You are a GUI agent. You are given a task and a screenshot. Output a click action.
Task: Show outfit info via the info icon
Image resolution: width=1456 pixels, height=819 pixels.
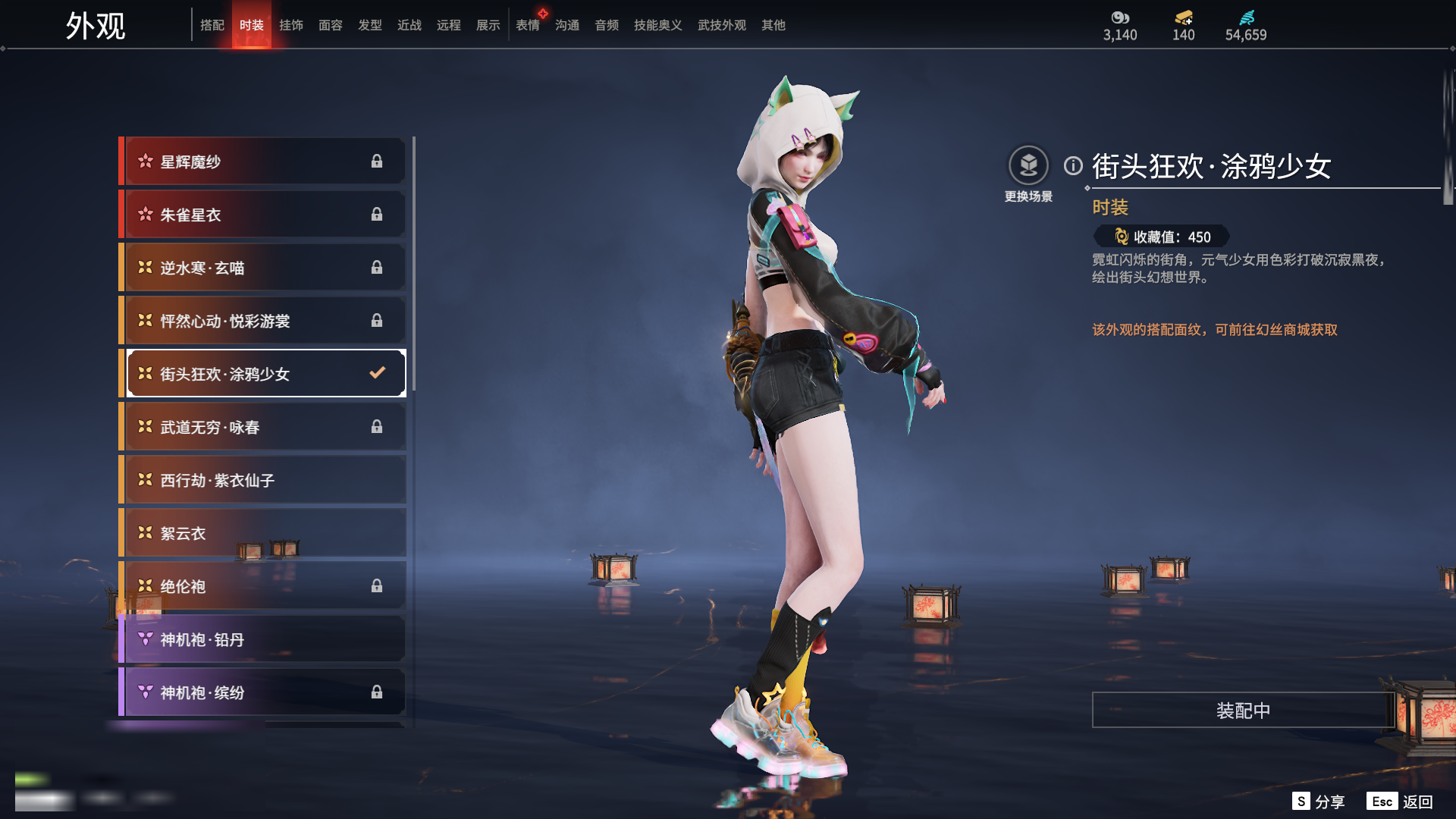click(x=1073, y=165)
